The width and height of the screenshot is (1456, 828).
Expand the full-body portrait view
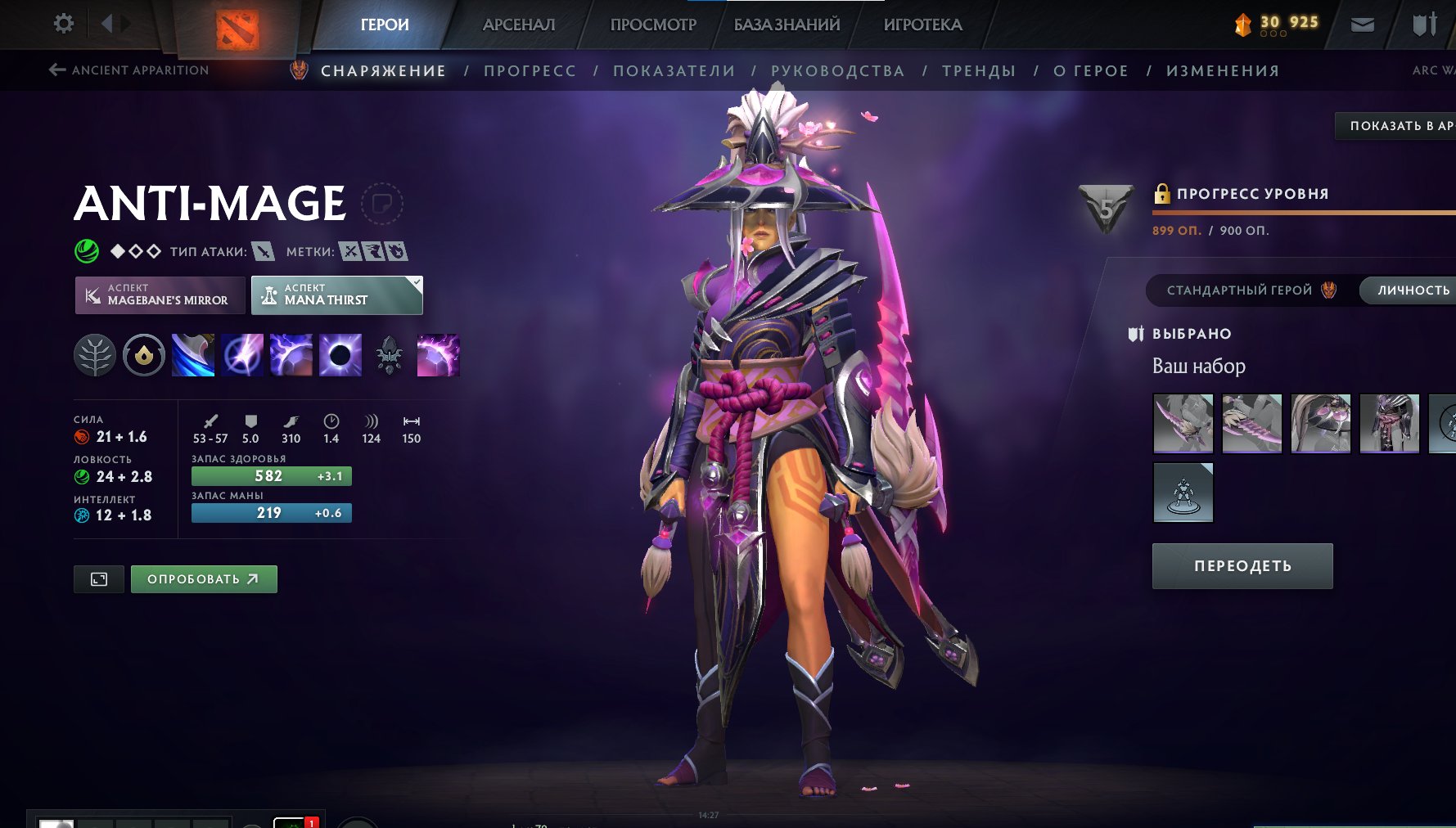coord(98,578)
